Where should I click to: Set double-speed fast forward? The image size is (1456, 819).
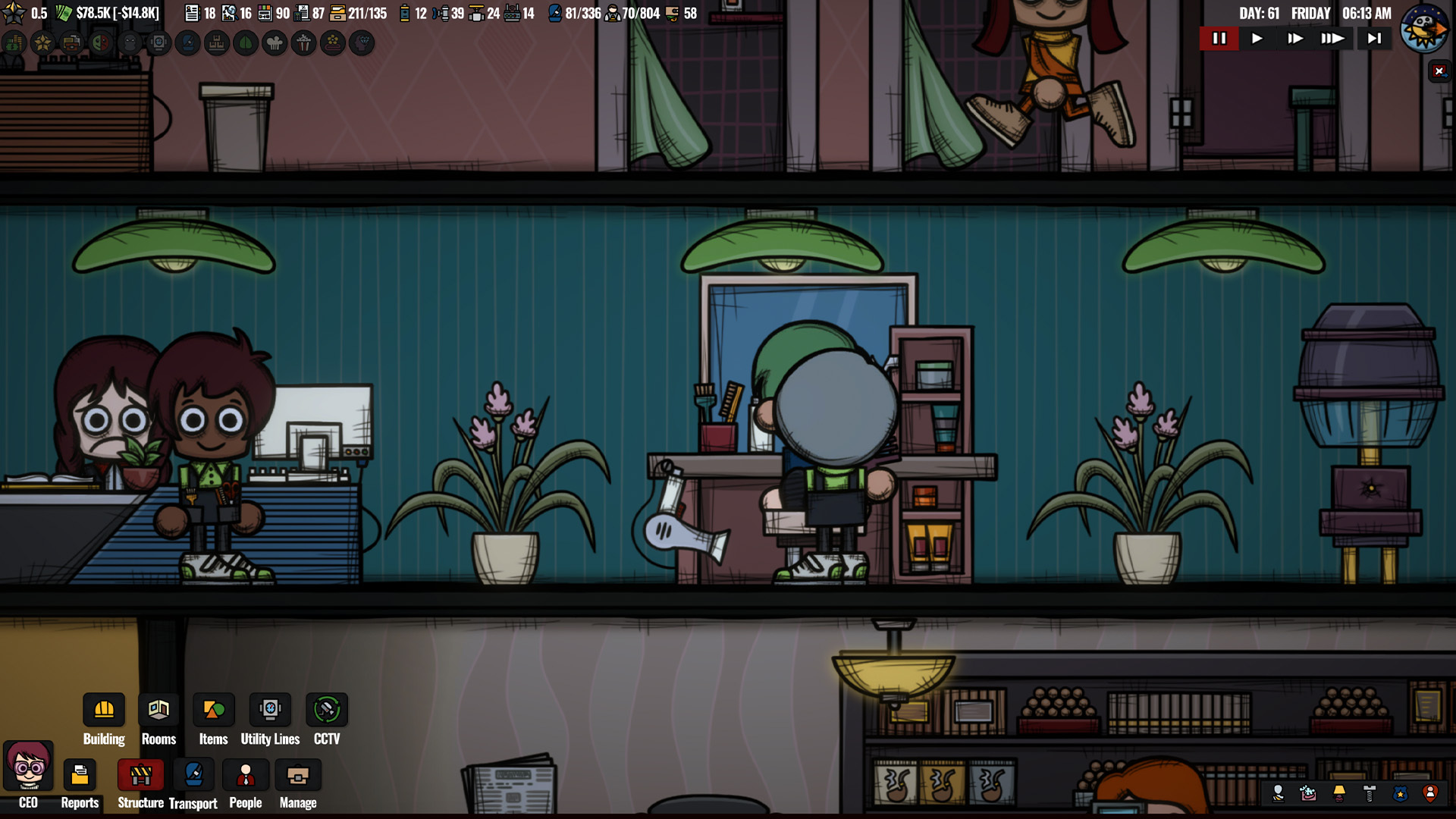[1295, 39]
